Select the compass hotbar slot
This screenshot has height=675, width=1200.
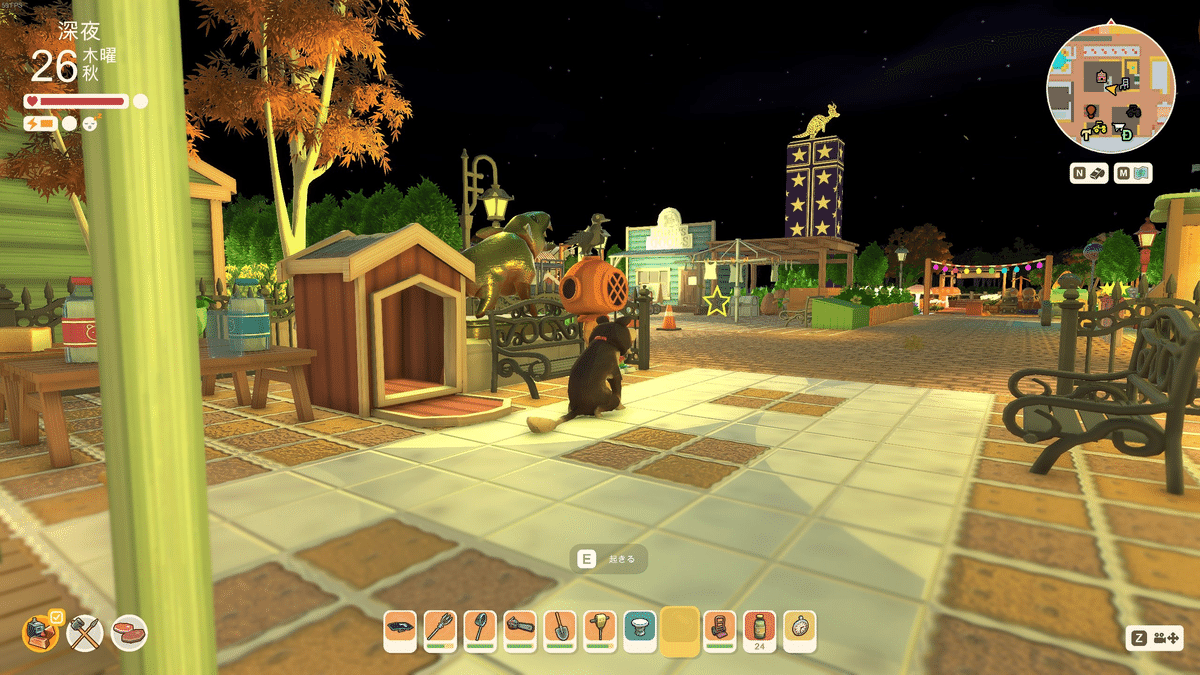point(800,629)
